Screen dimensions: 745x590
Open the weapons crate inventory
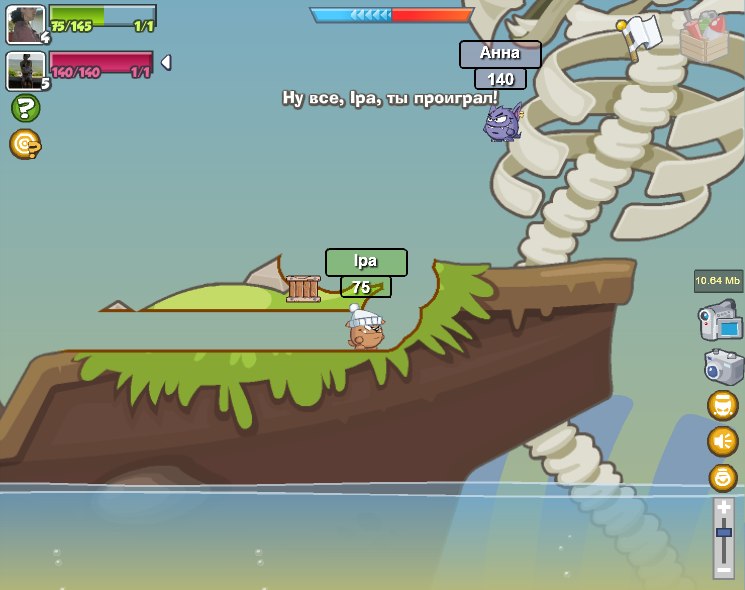click(x=704, y=37)
